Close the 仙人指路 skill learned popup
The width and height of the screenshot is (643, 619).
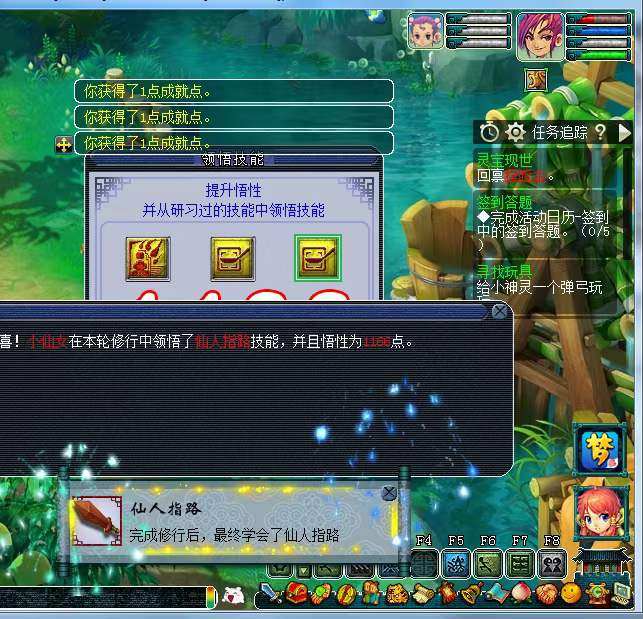(x=389, y=493)
